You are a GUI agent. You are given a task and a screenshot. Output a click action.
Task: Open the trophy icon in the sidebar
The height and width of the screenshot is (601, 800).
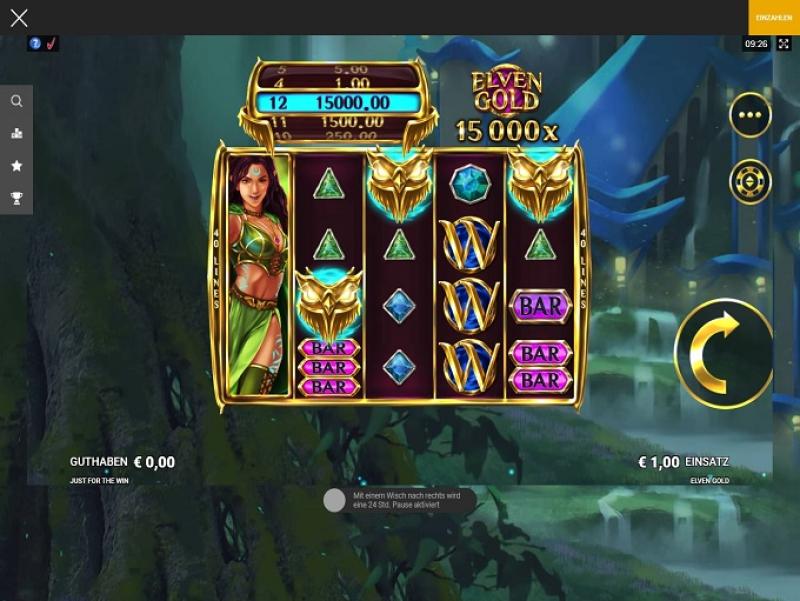[x=16, y=198]
